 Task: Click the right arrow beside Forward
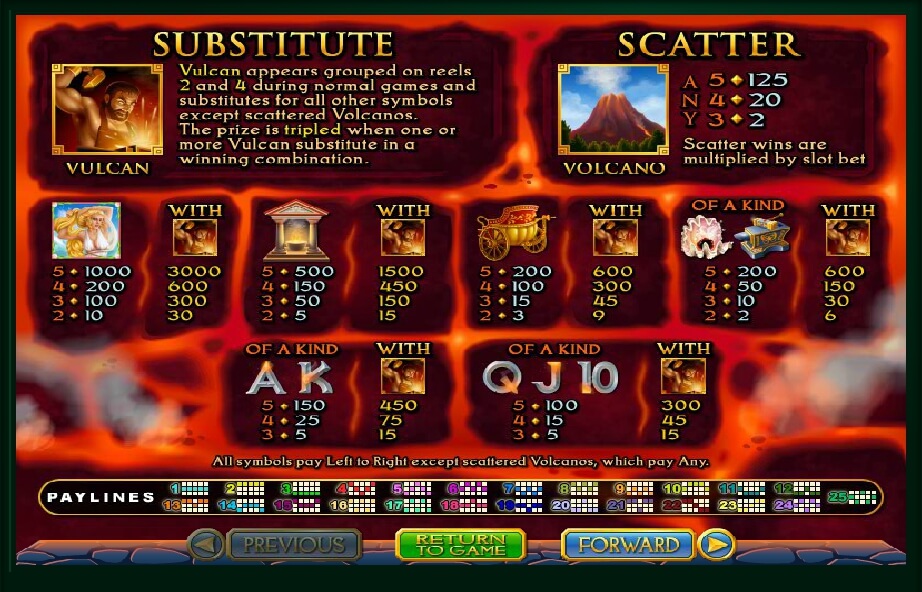click(716, 544)
